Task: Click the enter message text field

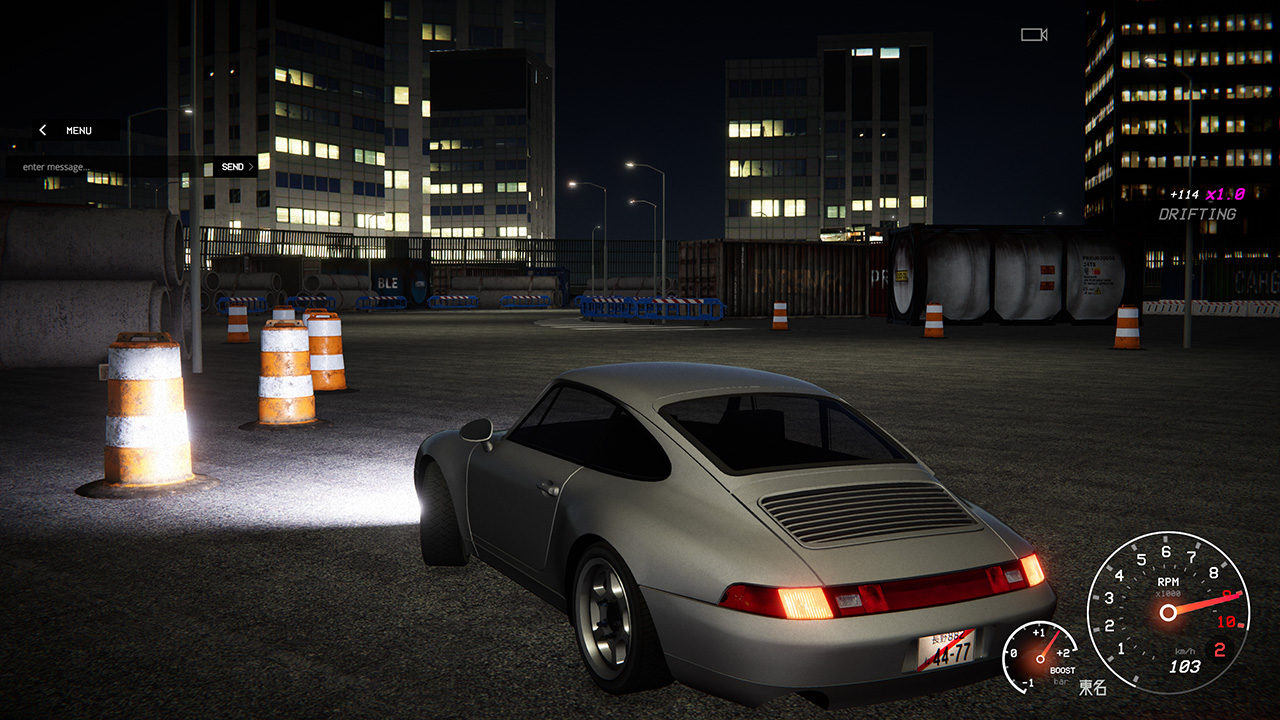Action: [100, 166]
